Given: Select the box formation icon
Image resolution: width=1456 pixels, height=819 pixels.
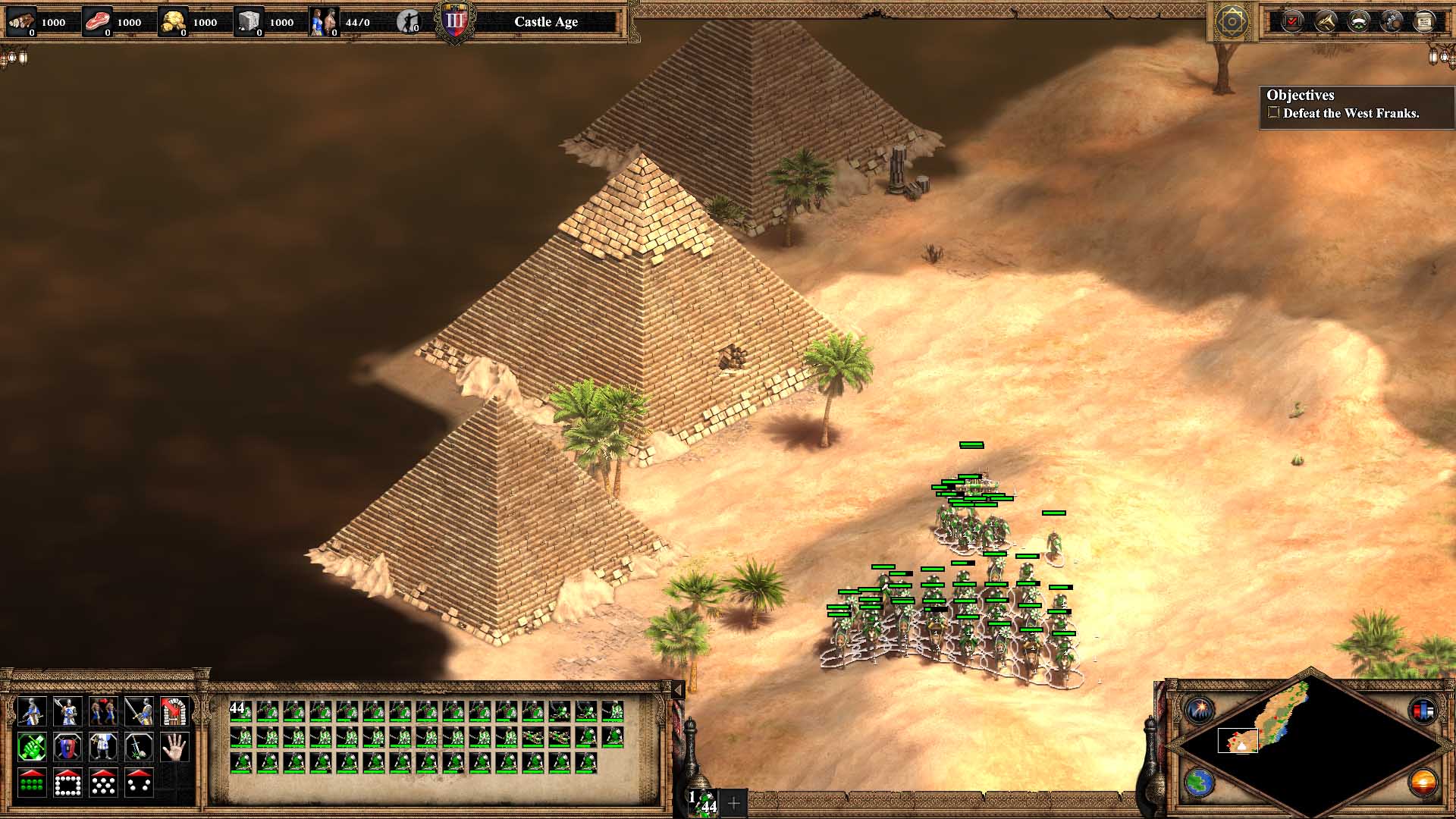Looking at the screenshot, I should 67,783.
